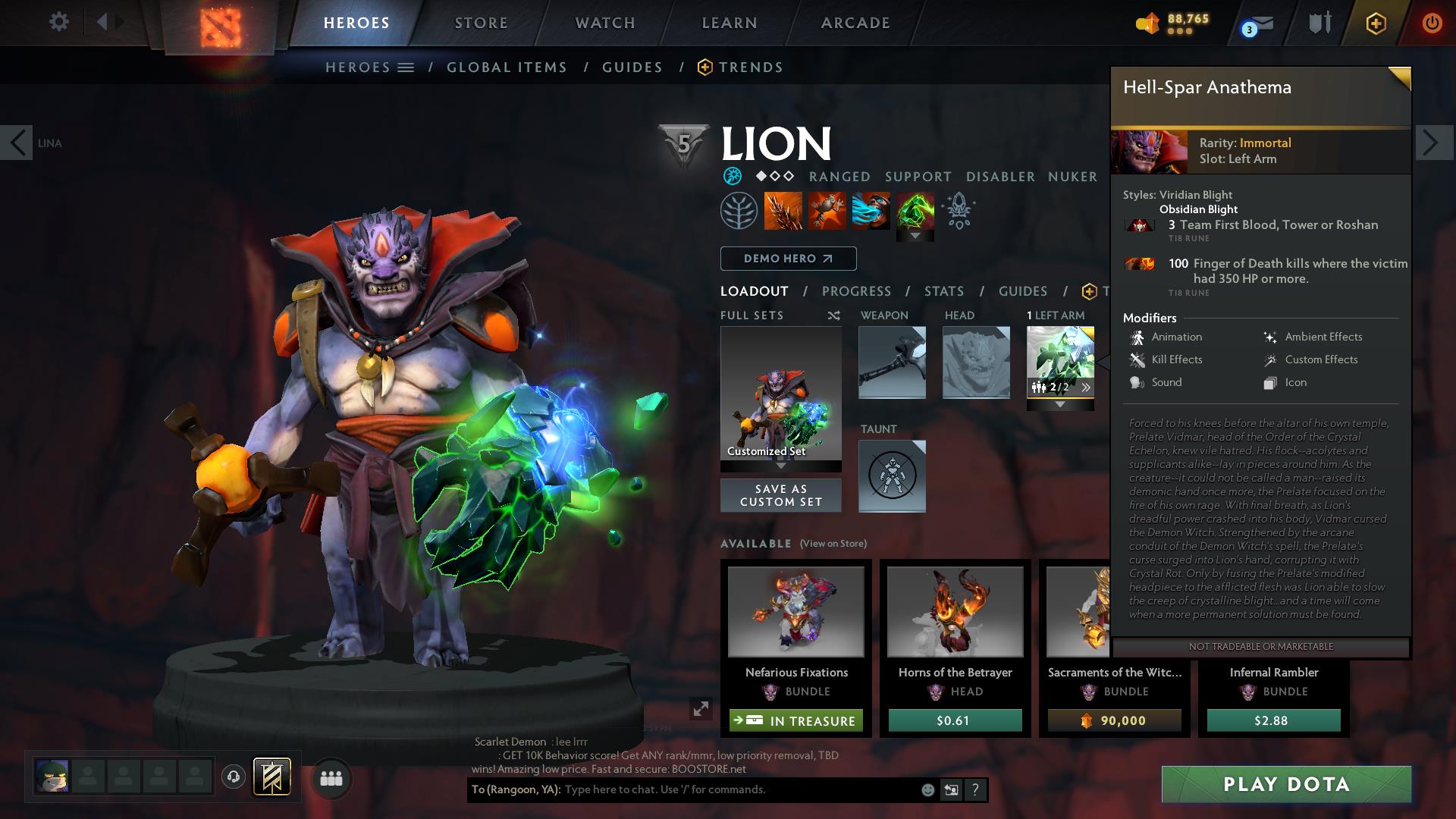The height and width of the screenshot is (819, 1456).
Task: Click the emoticon icon in the chat bar
Action: 927,789
